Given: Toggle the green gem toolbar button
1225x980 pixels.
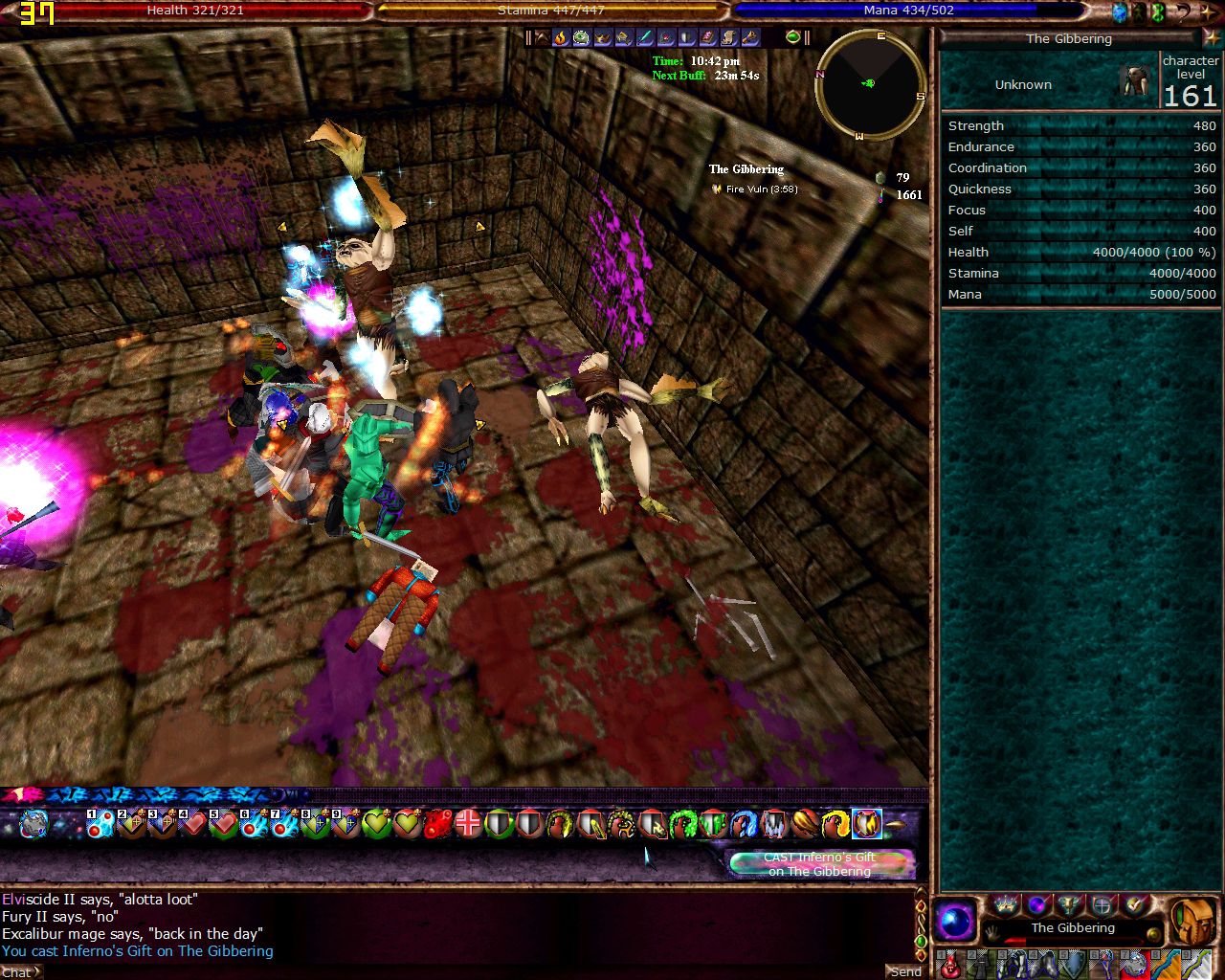Looking at the screenshot, I should (792, 37).
